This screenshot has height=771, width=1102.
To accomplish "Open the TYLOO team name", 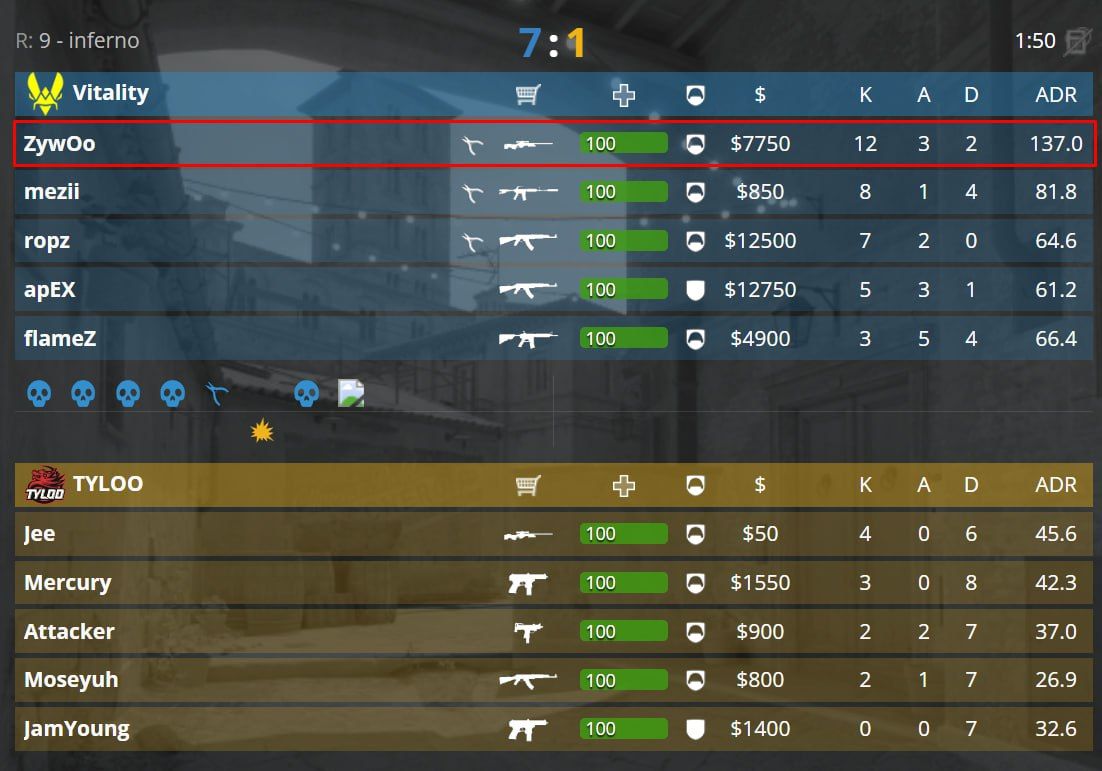I will coord(107,484).
